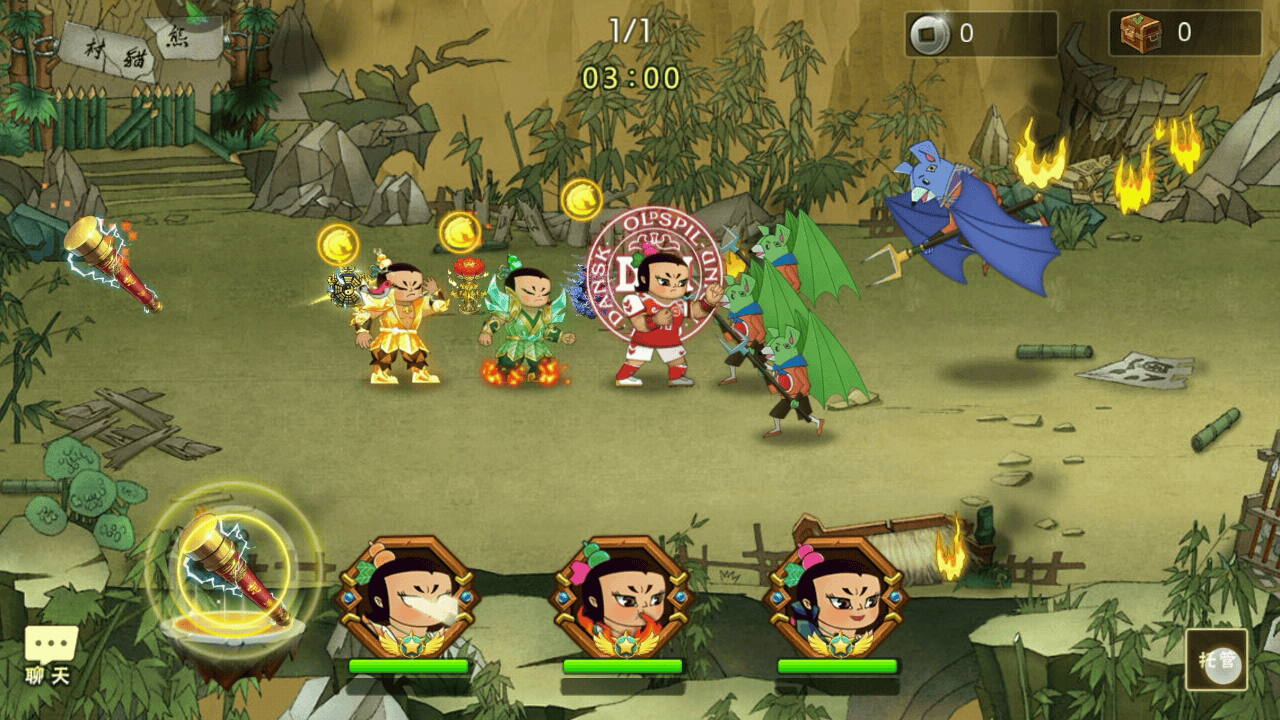Image resolution: width=1280 pixels, height=720 pixels.
Task: Select the hero portrait with pink hair buns
Action: pos(835,598)
